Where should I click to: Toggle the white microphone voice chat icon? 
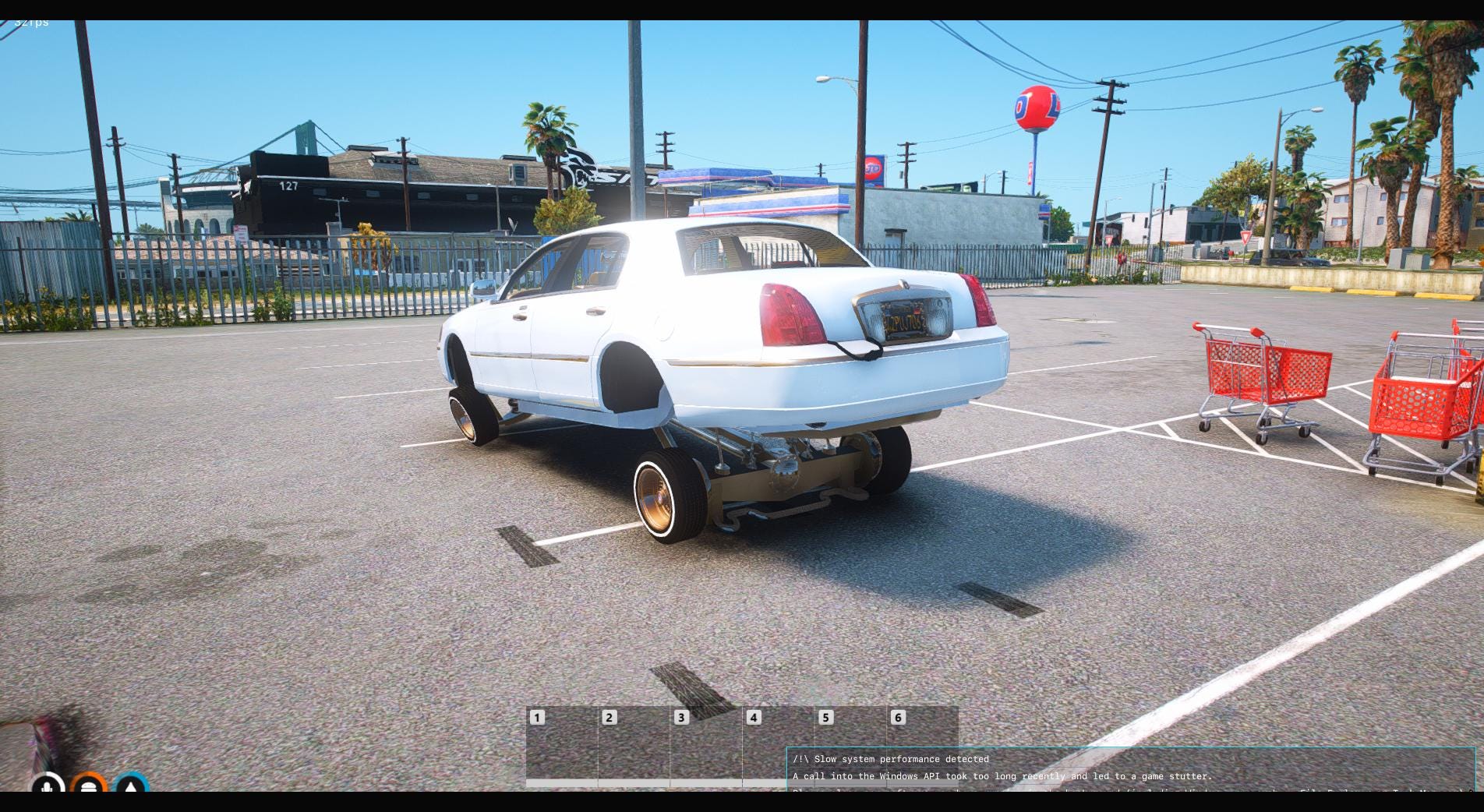pyautogui.click(x=46, y=786)
